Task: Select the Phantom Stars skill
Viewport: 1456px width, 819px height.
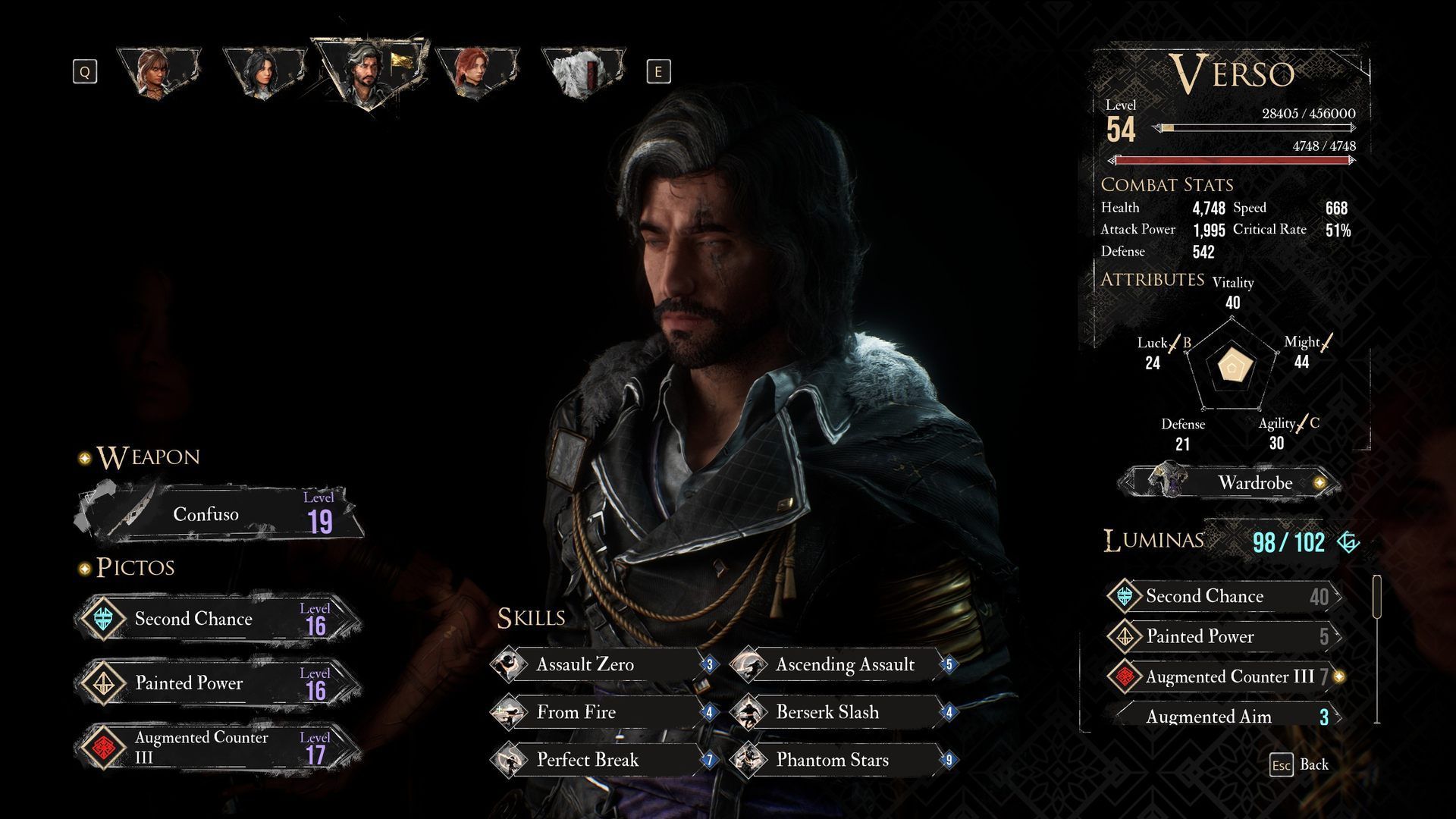Action: [842, 760]
